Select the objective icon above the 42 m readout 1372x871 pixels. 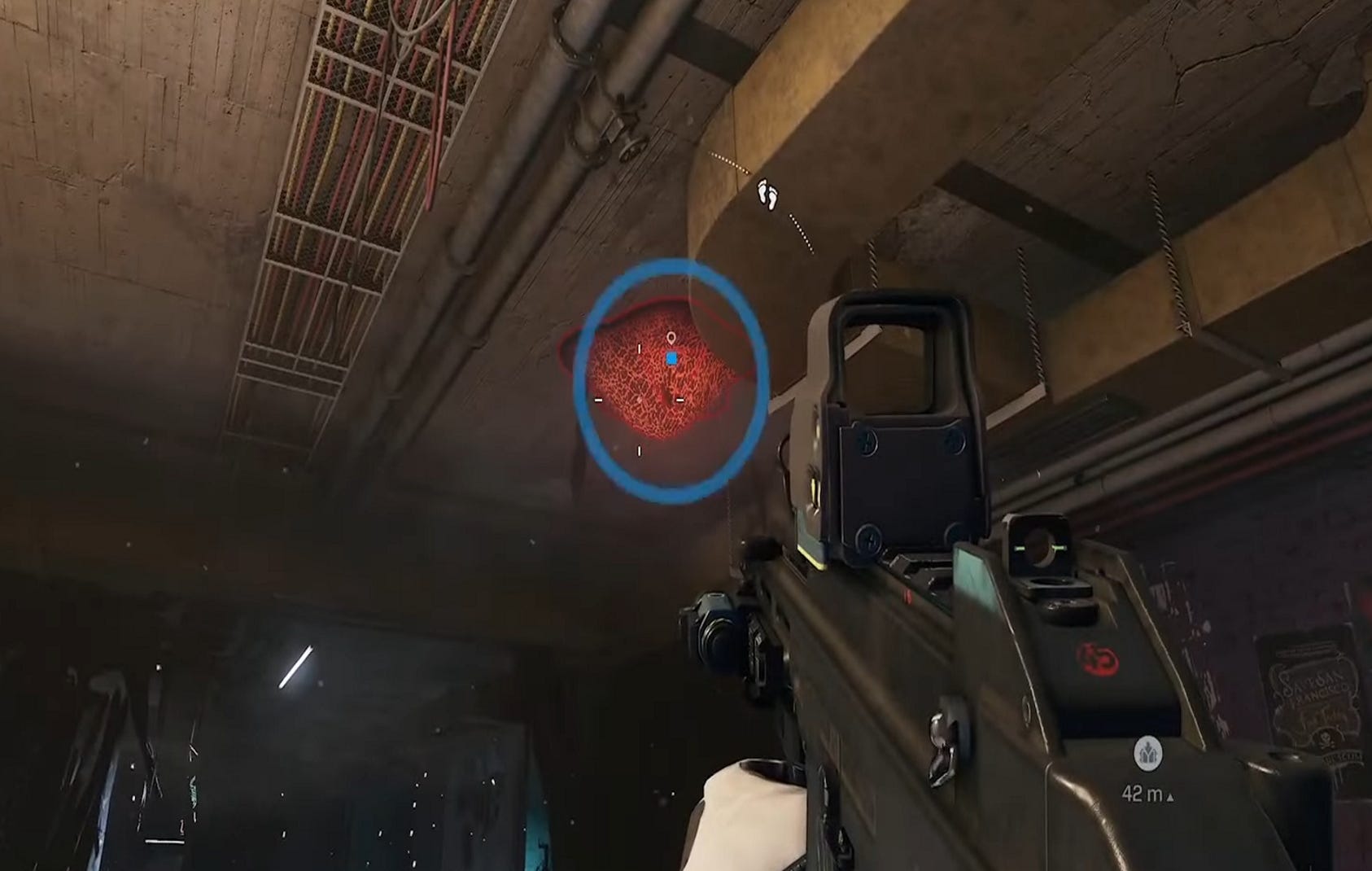[1148, 754]
